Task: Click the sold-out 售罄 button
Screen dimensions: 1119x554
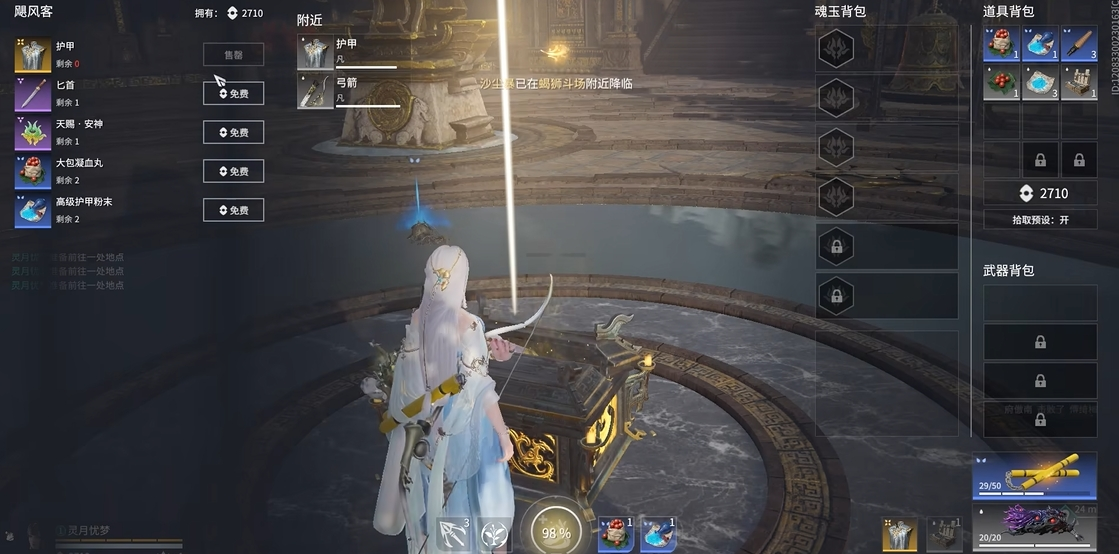Action: tap(233, 55)
